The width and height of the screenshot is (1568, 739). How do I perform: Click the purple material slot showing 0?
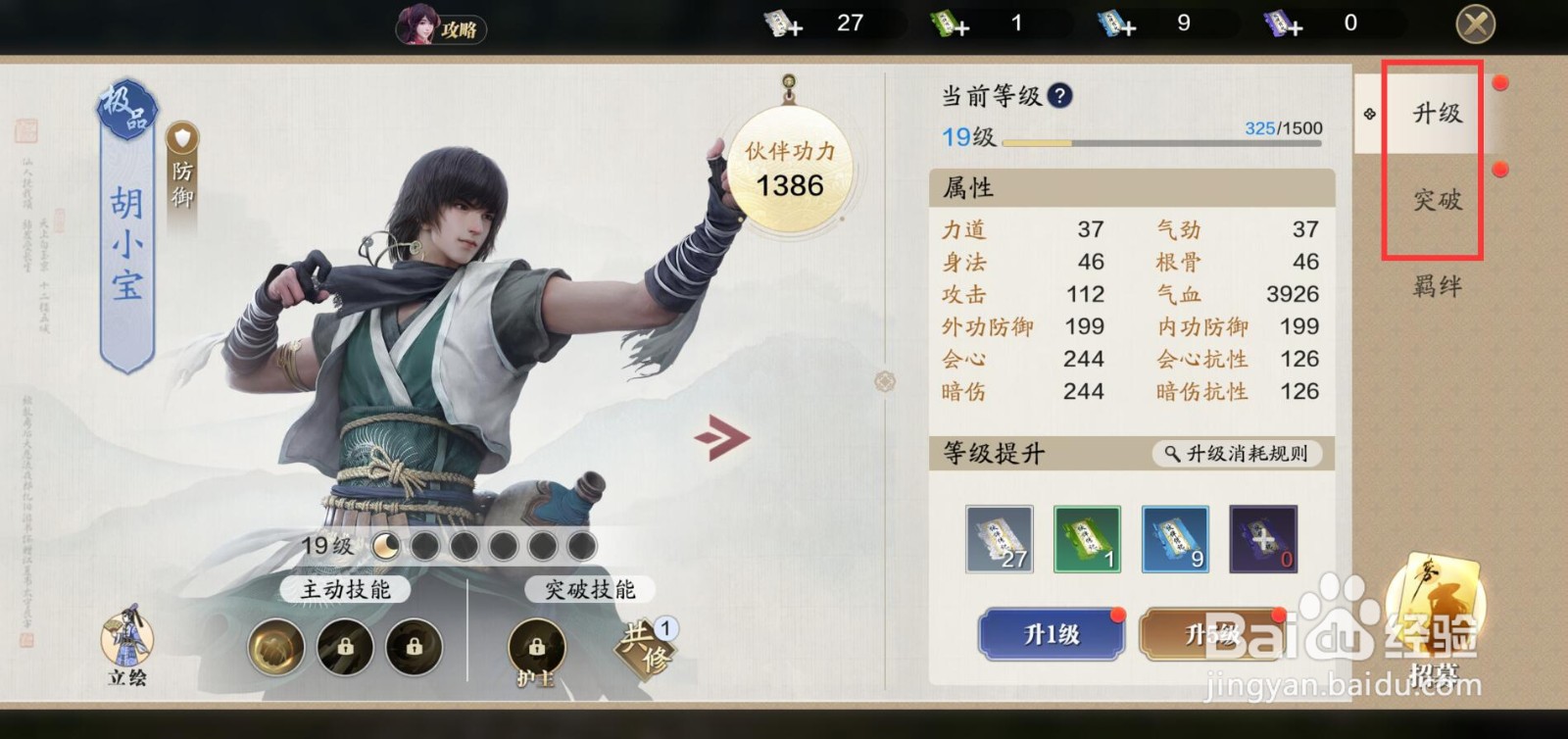[x=1263, y=538]
